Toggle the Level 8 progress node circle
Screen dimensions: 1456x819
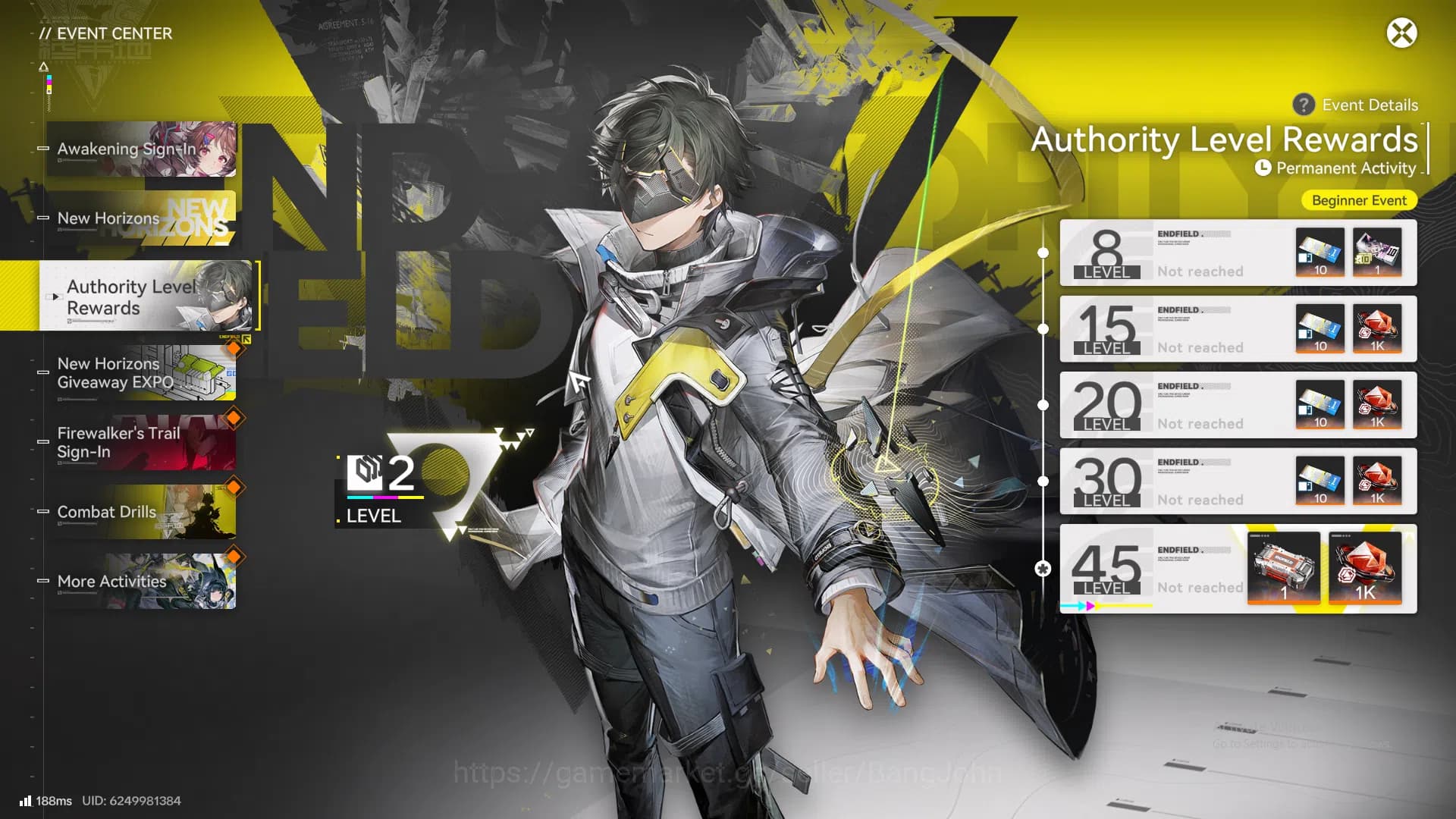point(1044,253)
